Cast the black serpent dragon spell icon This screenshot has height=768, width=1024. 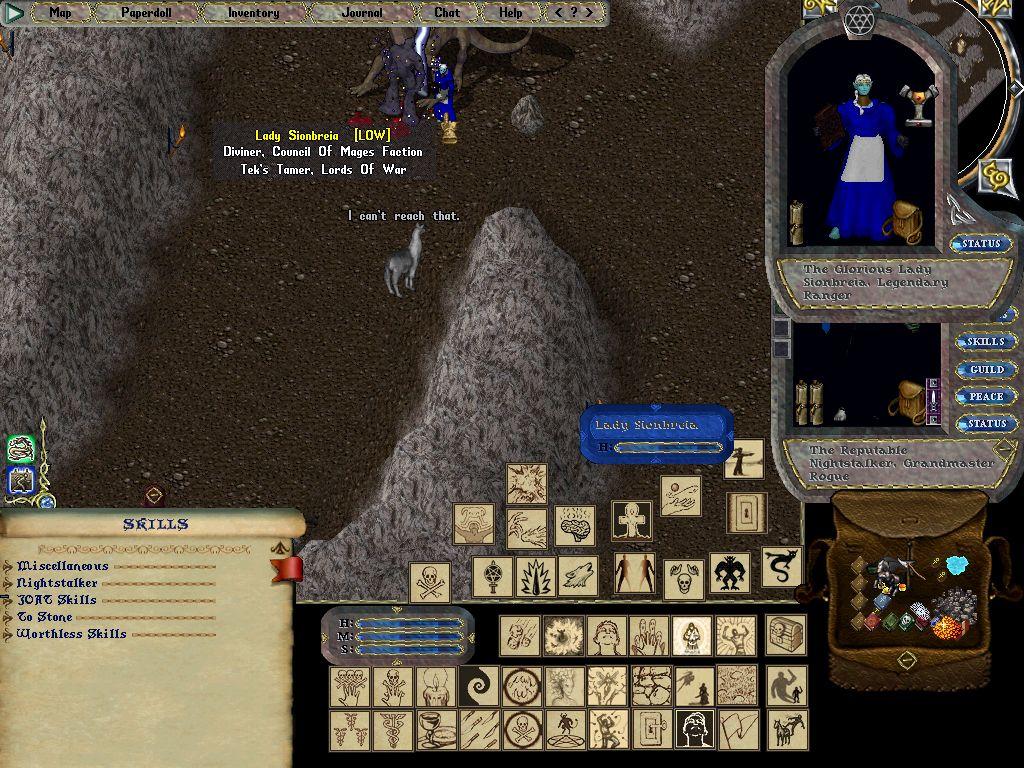point(781,567)
